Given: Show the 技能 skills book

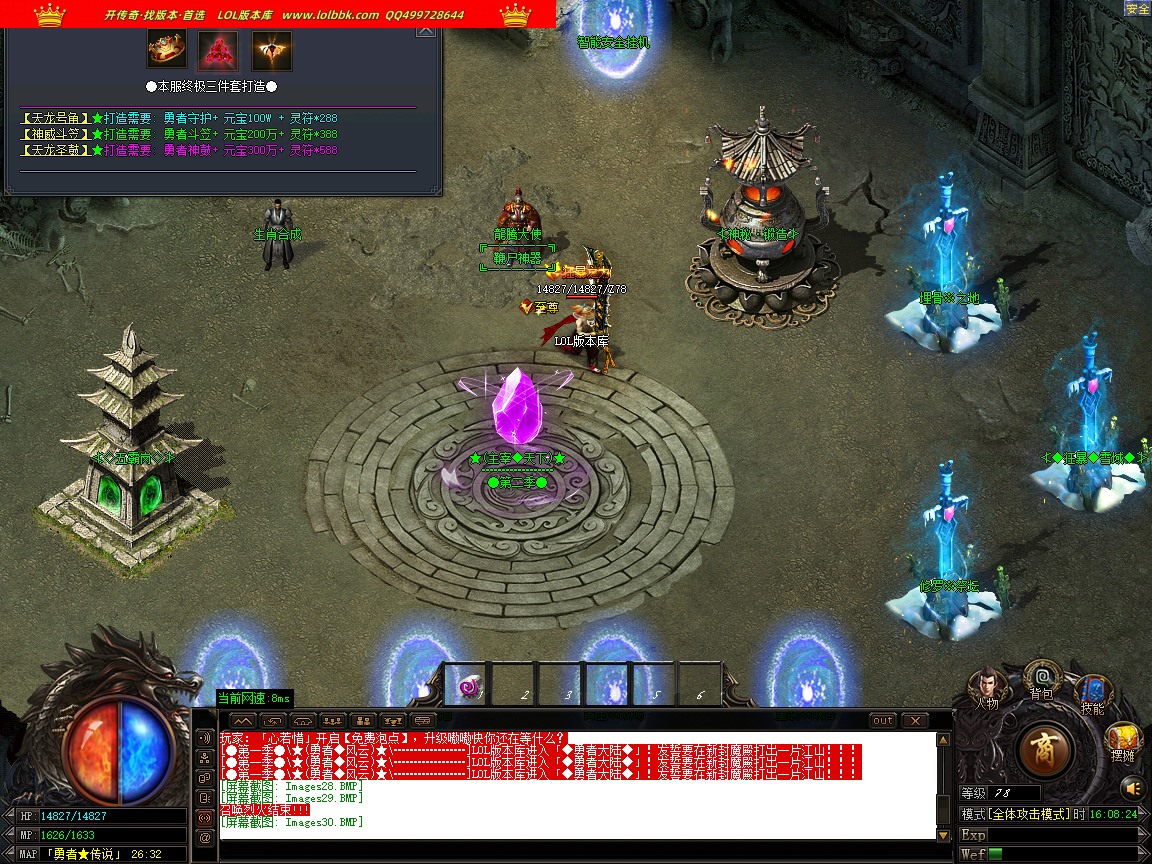Looking at the screenshot, I should click(1092, 691).
